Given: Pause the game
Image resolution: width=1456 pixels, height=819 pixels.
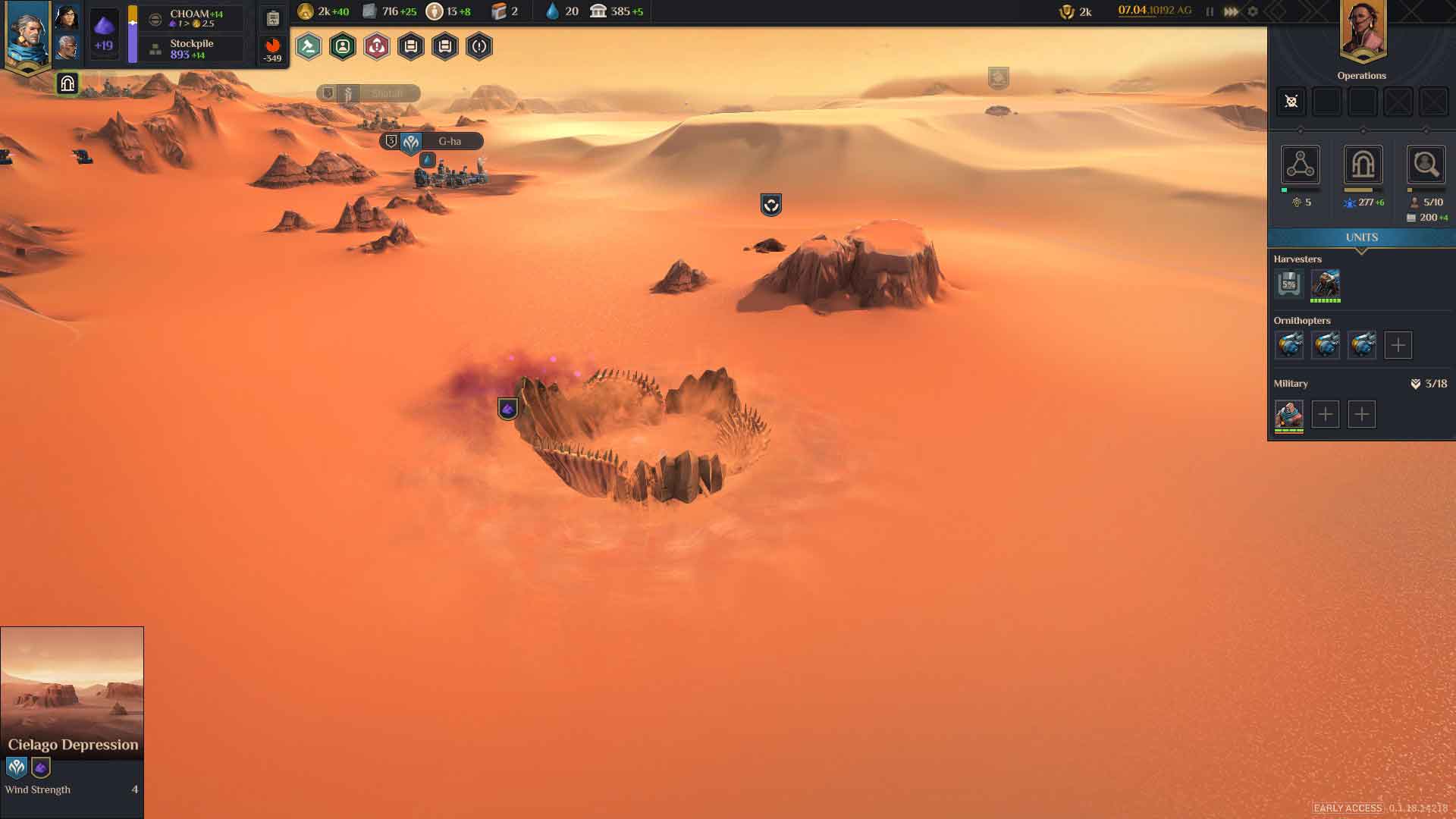Looking at the screenshot, I should point(1210,11).
